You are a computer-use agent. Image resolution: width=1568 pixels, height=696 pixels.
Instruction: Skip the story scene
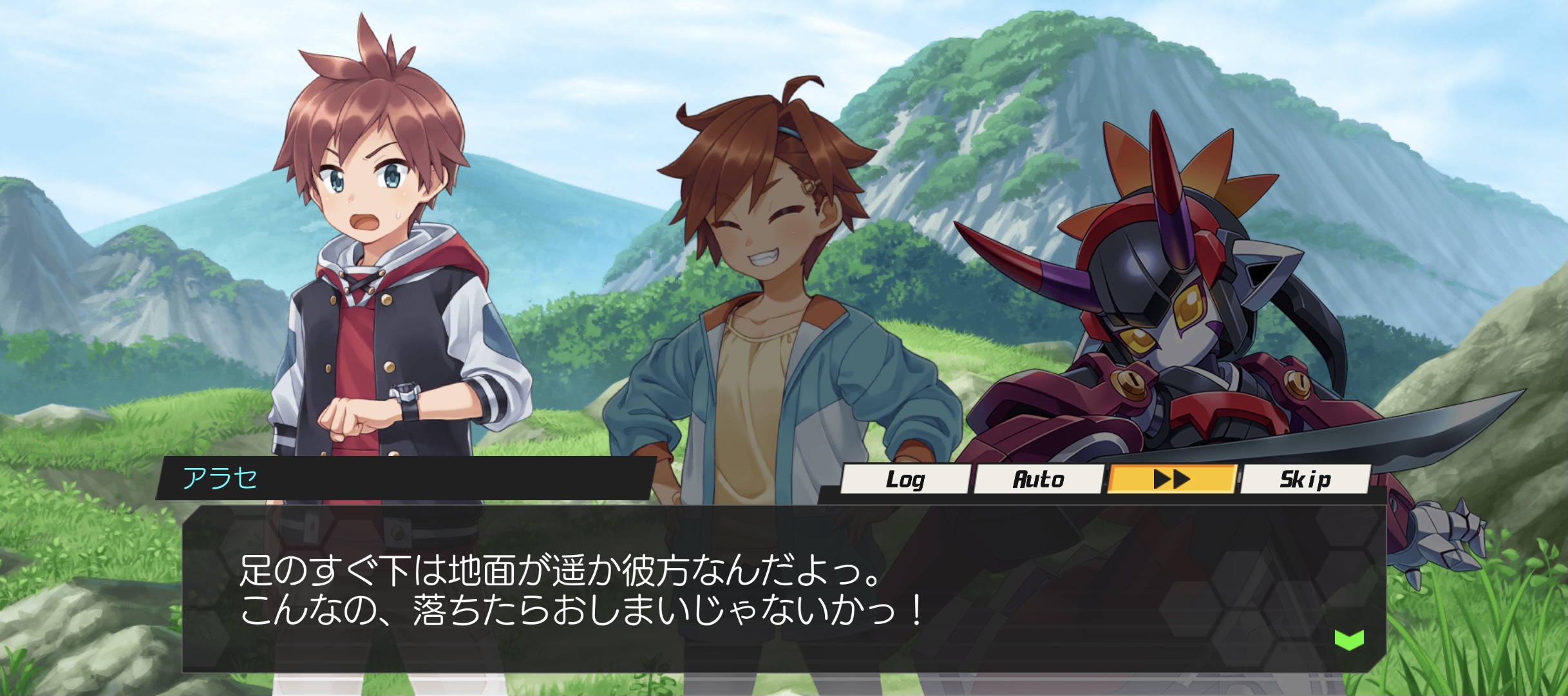1305,479
